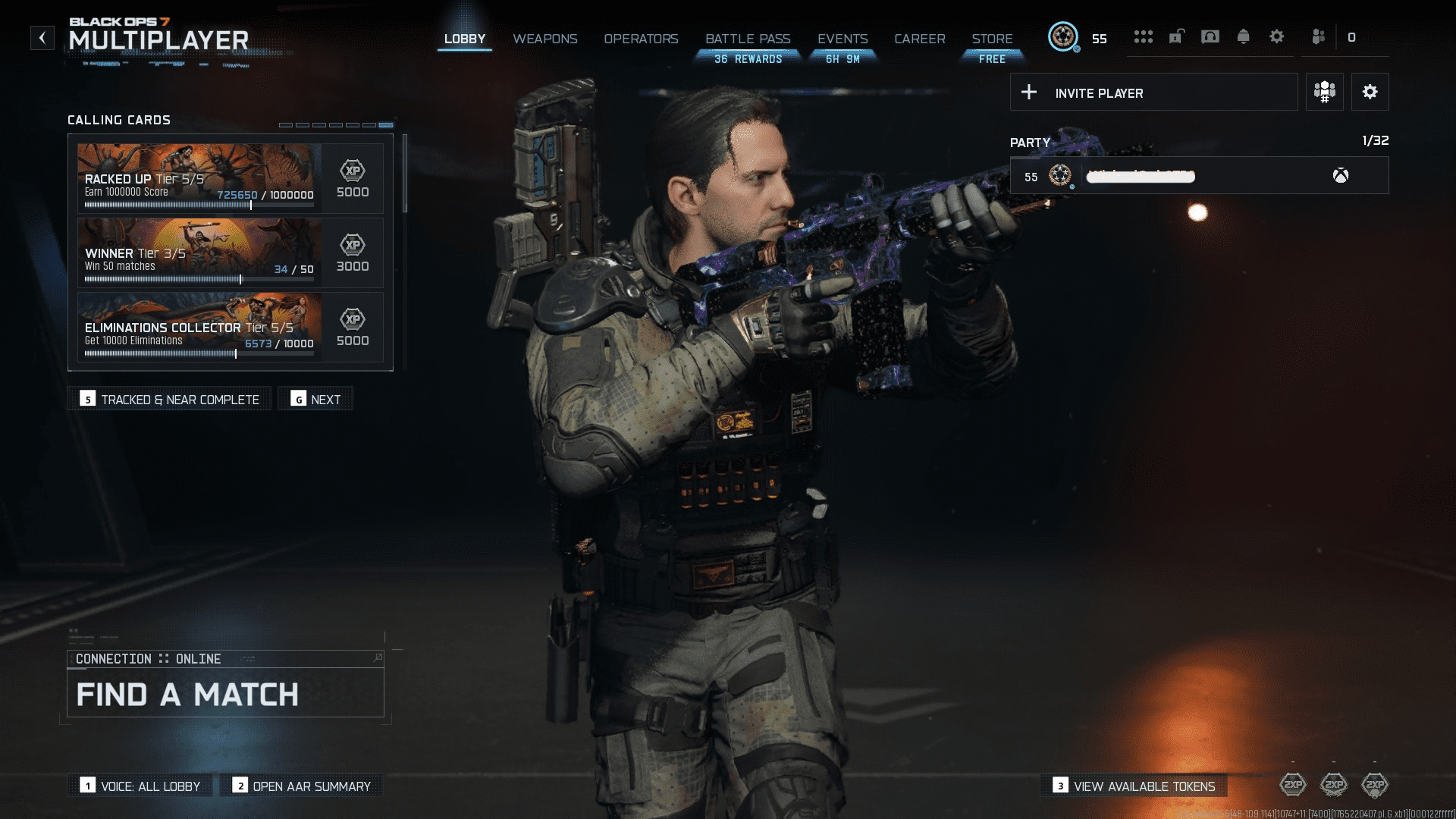Open the top bar settings gear

[1276, 37]
